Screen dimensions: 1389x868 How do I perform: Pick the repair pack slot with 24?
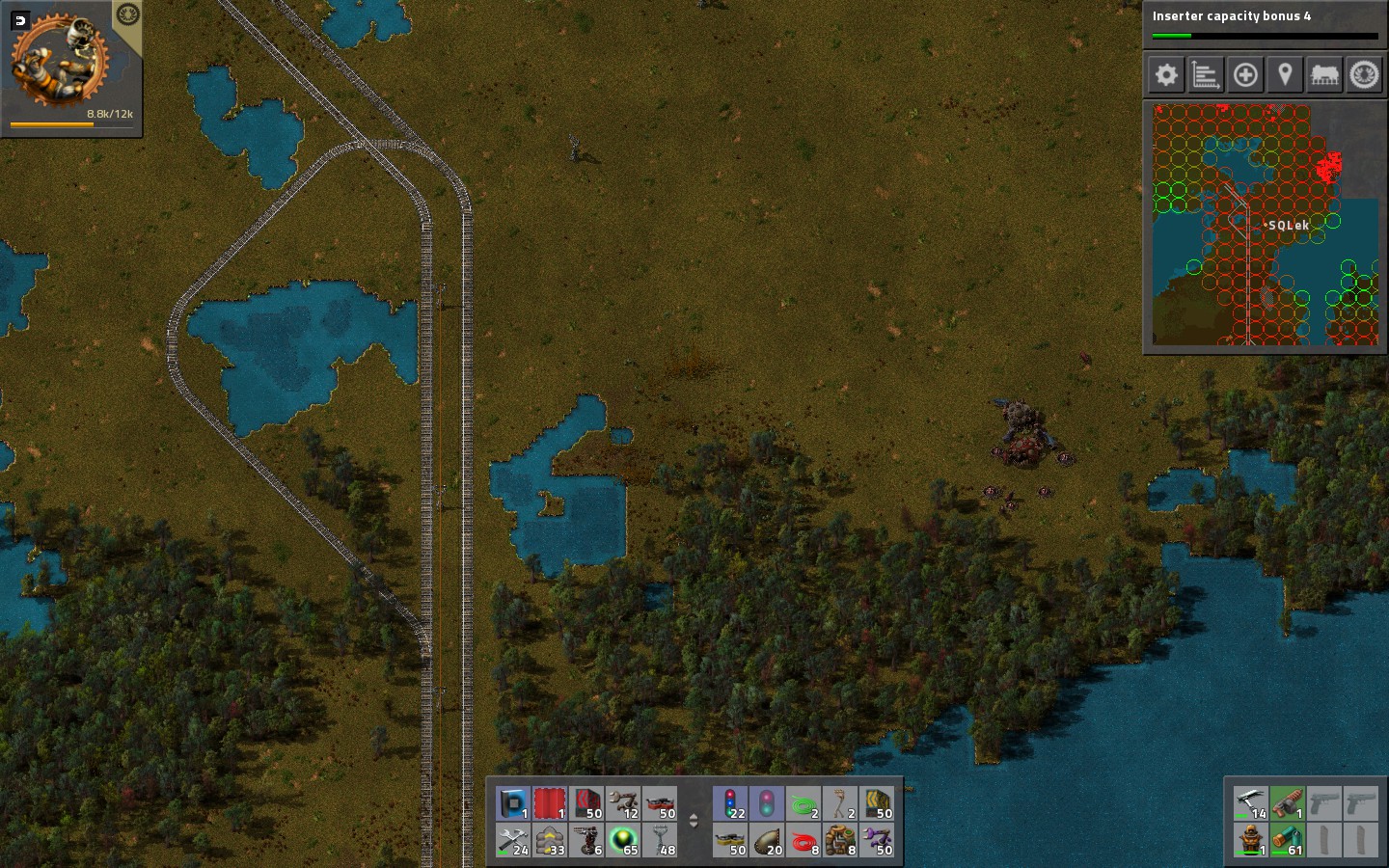coord(513,840)
